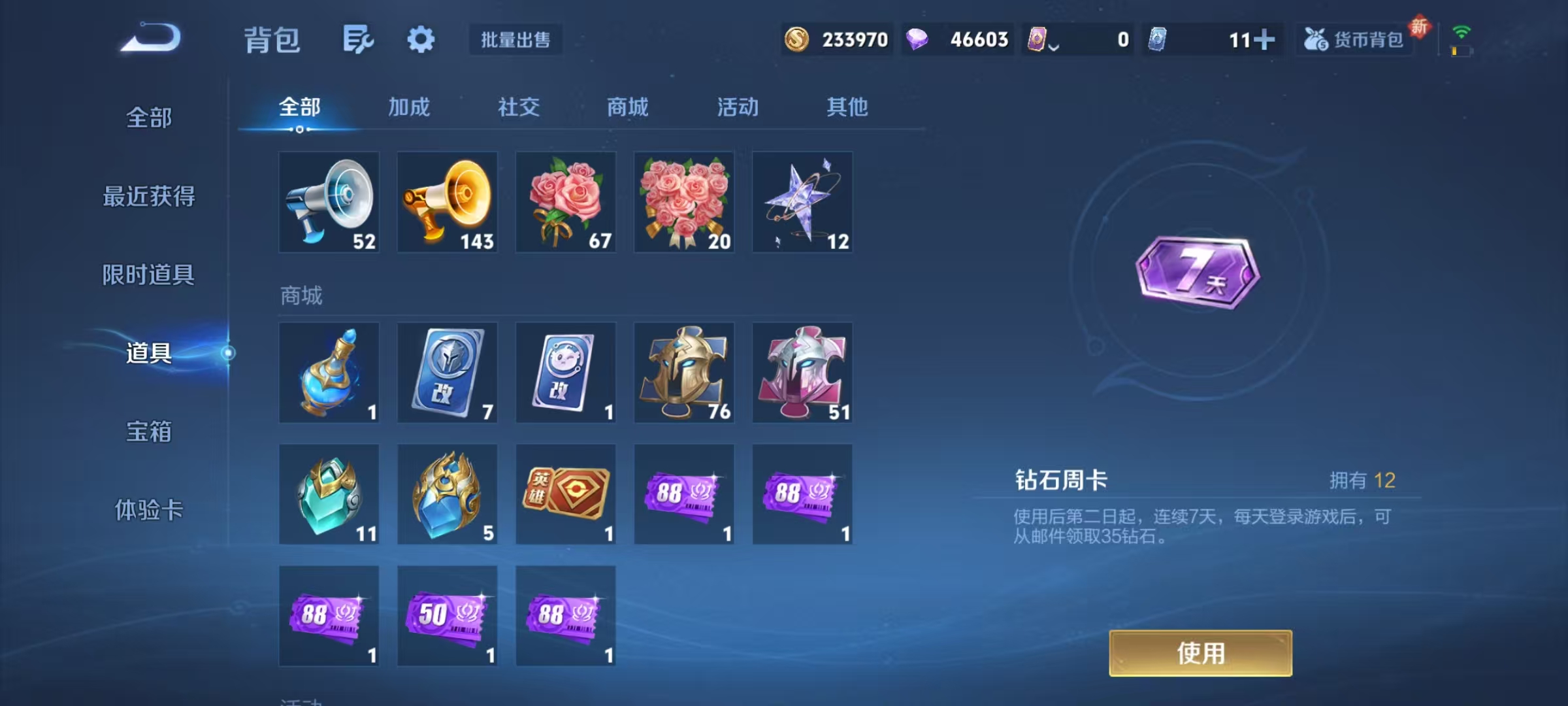Screen dimensions: 1568x706
Task: Switch to the 其他 tab
Action: (x=847, y=107)
